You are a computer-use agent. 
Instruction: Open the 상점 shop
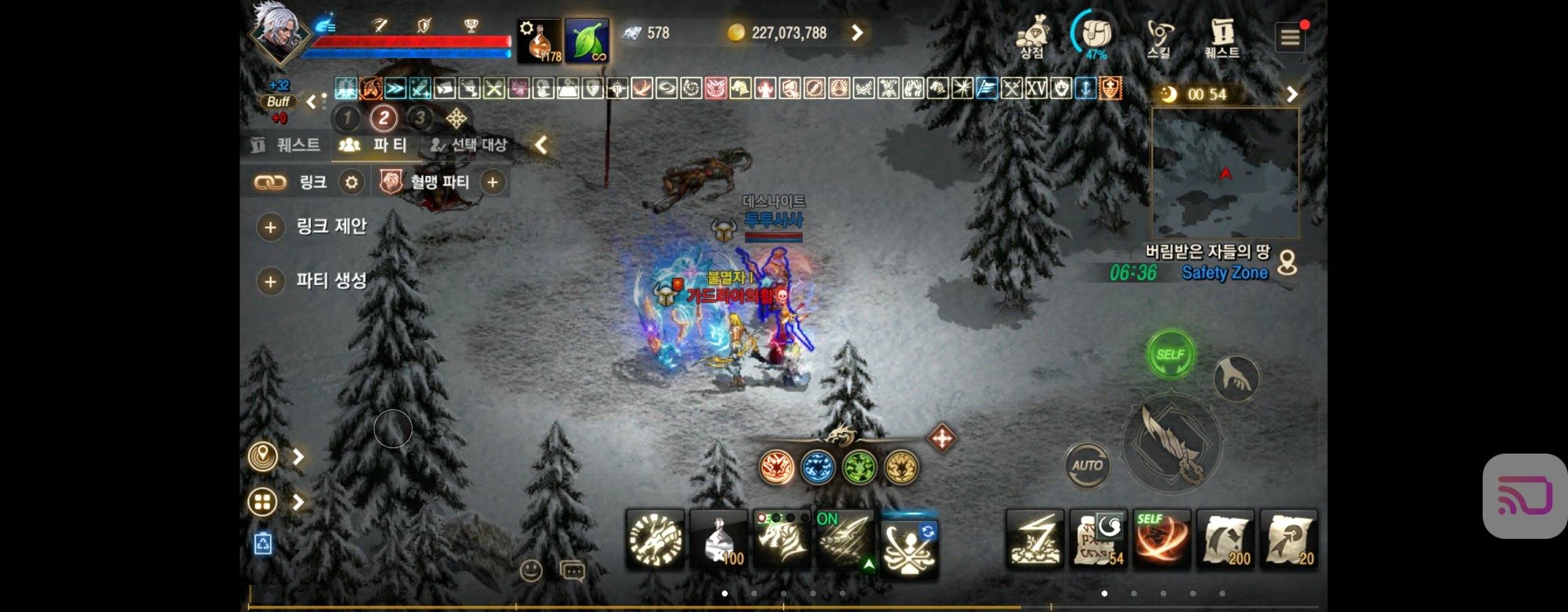click(x=1032, y=38)
